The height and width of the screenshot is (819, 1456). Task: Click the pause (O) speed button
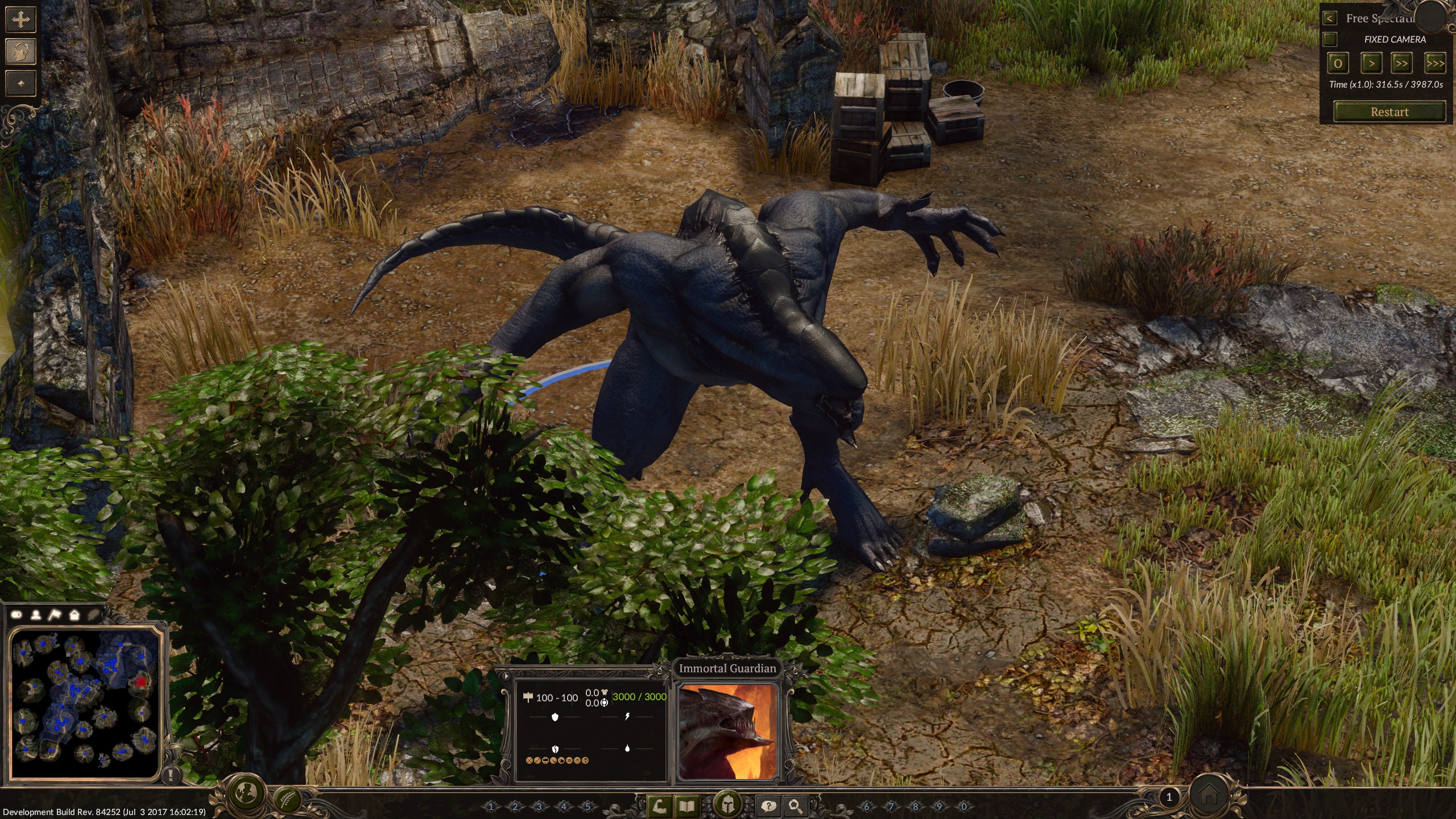(x=1338, y=64)
